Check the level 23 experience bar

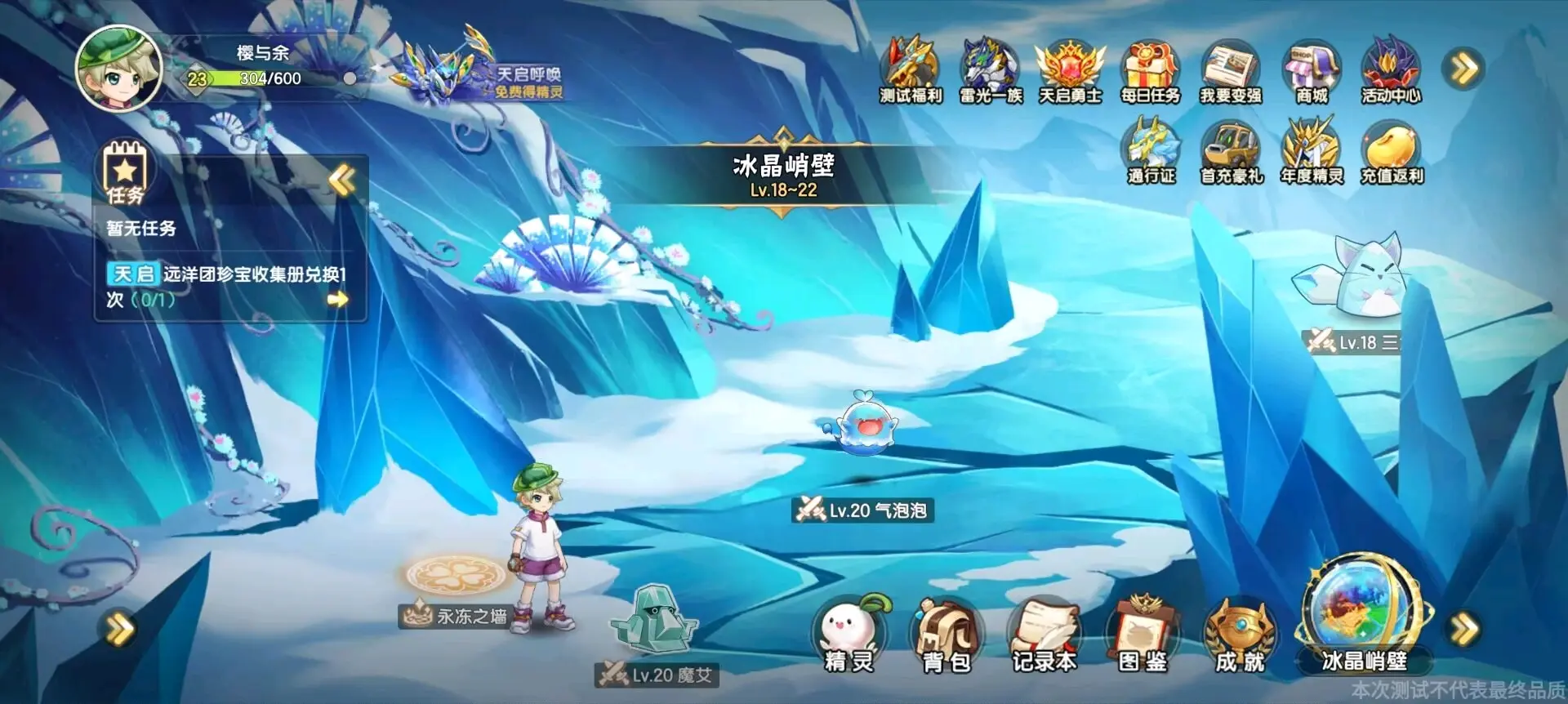tap(245, 80)
